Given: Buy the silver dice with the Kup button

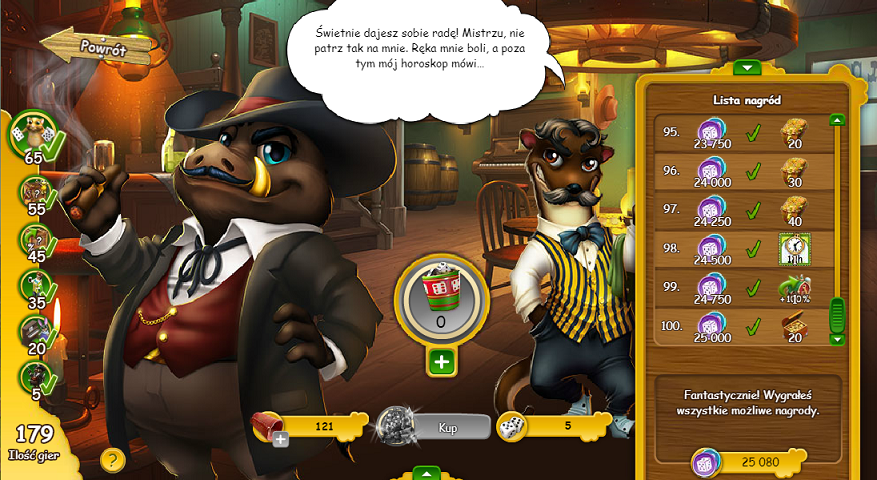Looking at the screenshot, I should (x=447, y=427).
